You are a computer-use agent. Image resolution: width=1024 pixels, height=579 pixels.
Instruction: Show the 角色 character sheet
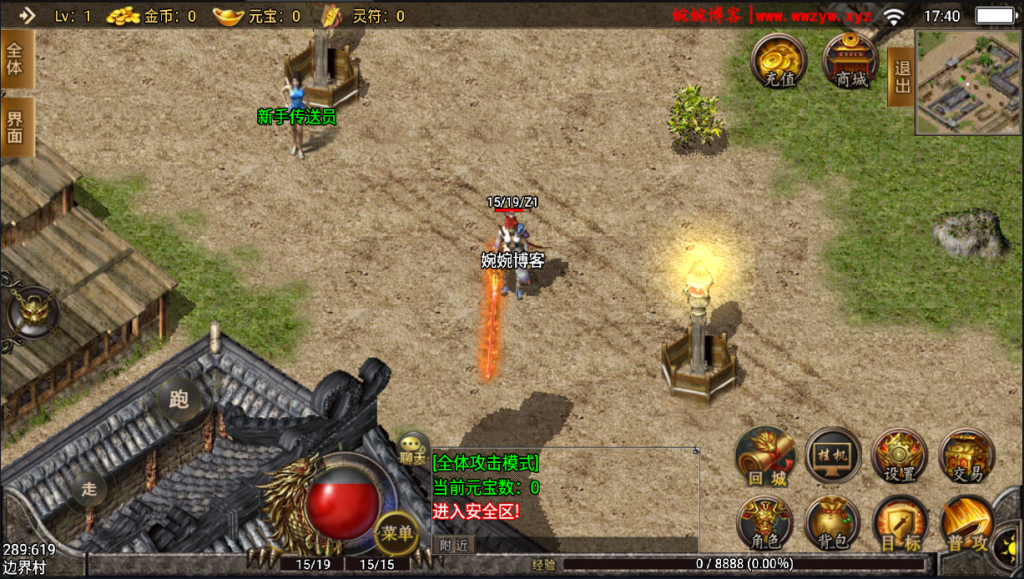click(x=765, y=524)
